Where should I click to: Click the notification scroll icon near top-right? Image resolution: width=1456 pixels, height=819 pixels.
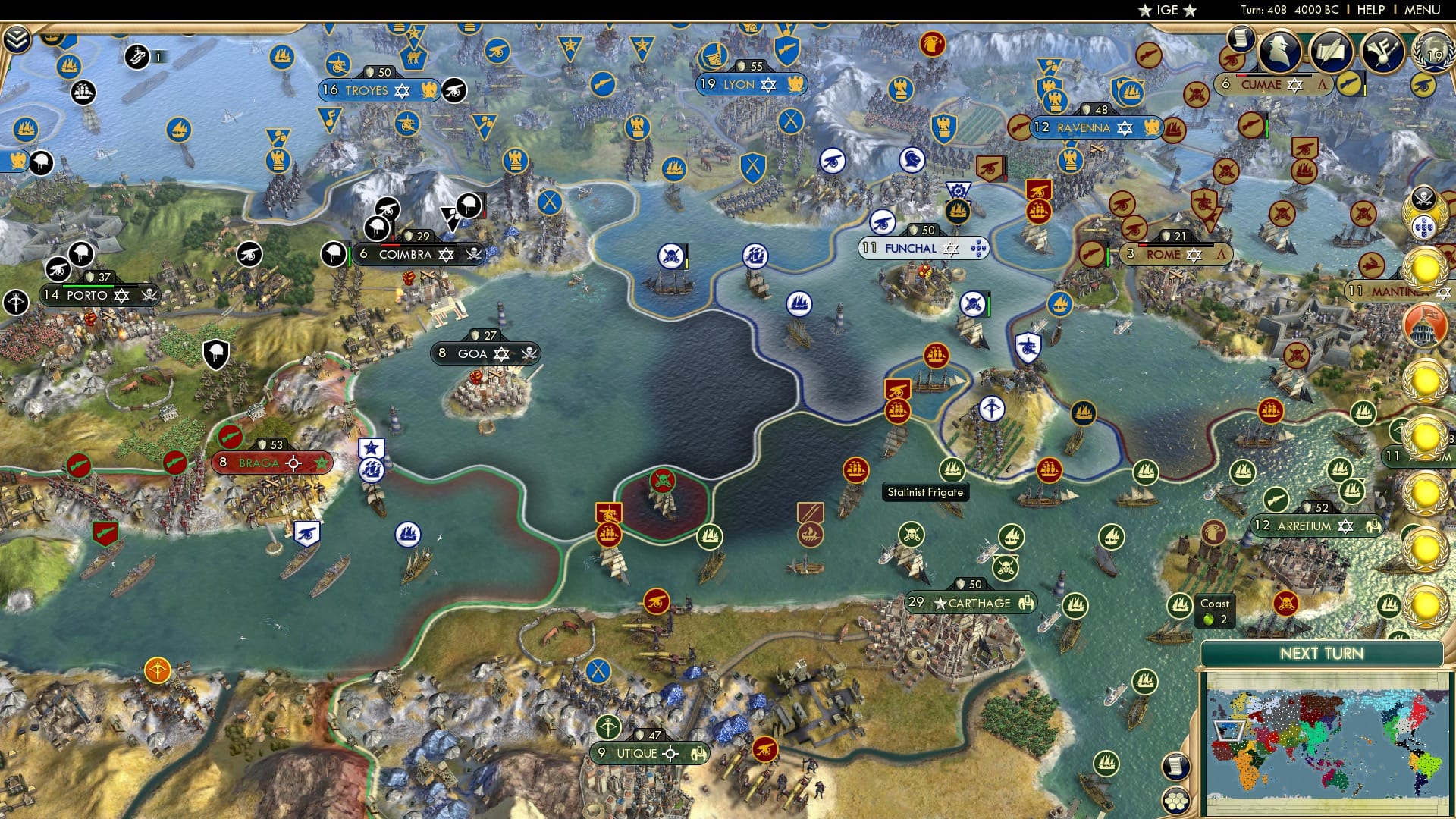pos(1240,39)
